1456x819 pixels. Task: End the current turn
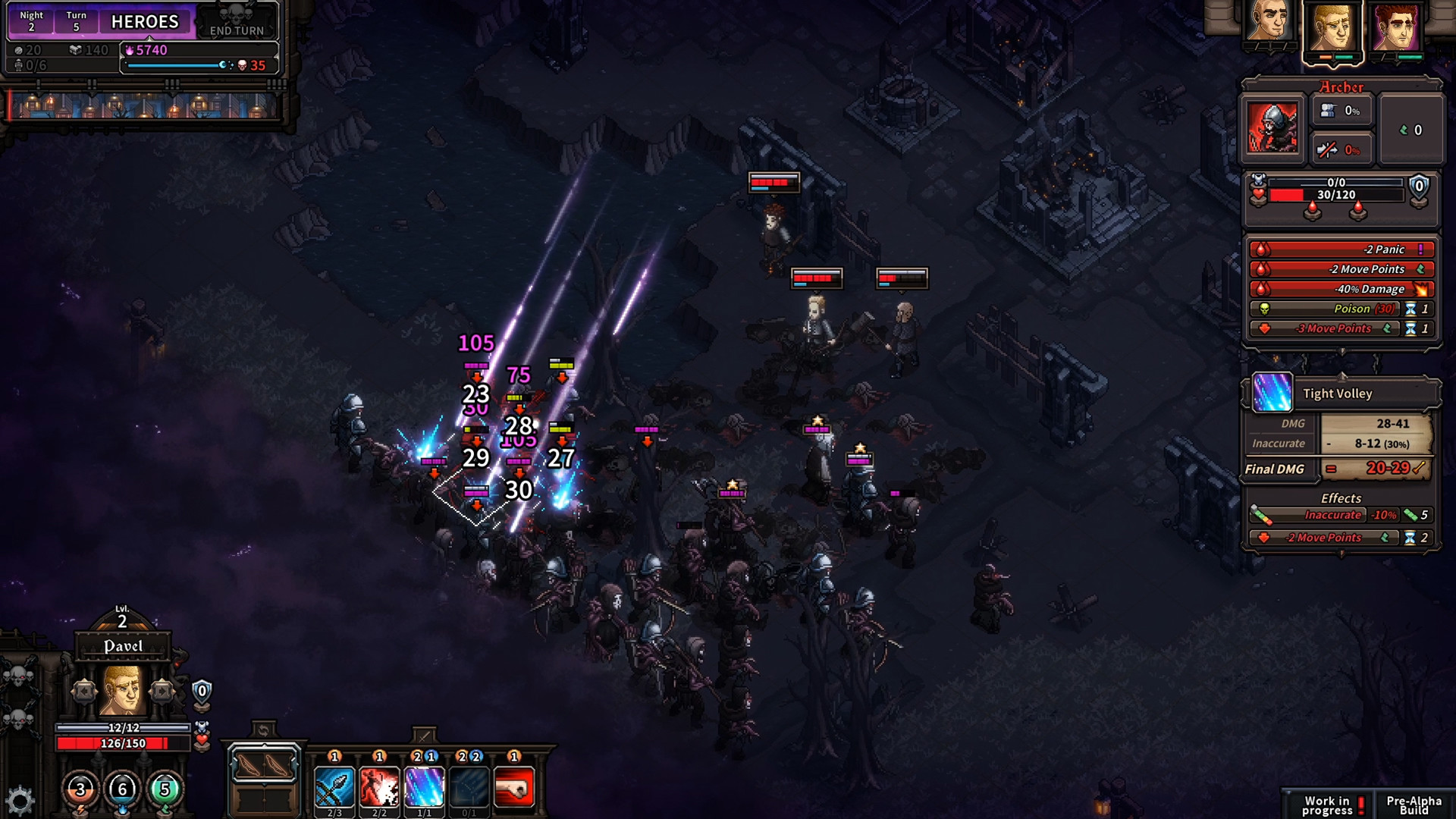coord(237,22)
